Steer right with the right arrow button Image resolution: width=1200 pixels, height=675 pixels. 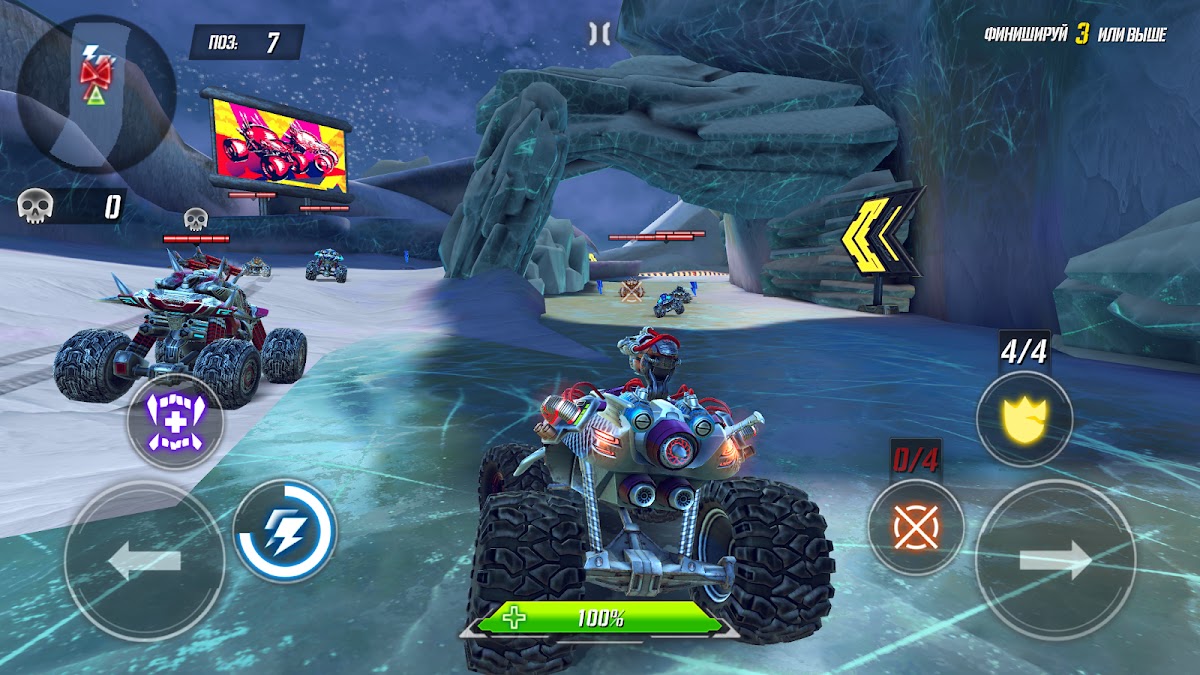(x=1055, y=561)
